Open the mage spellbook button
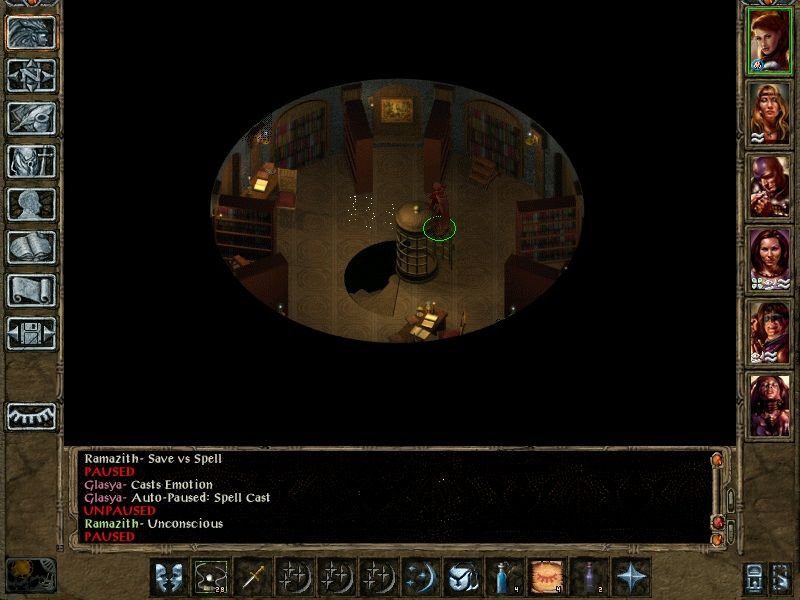 tap(32, 247)
